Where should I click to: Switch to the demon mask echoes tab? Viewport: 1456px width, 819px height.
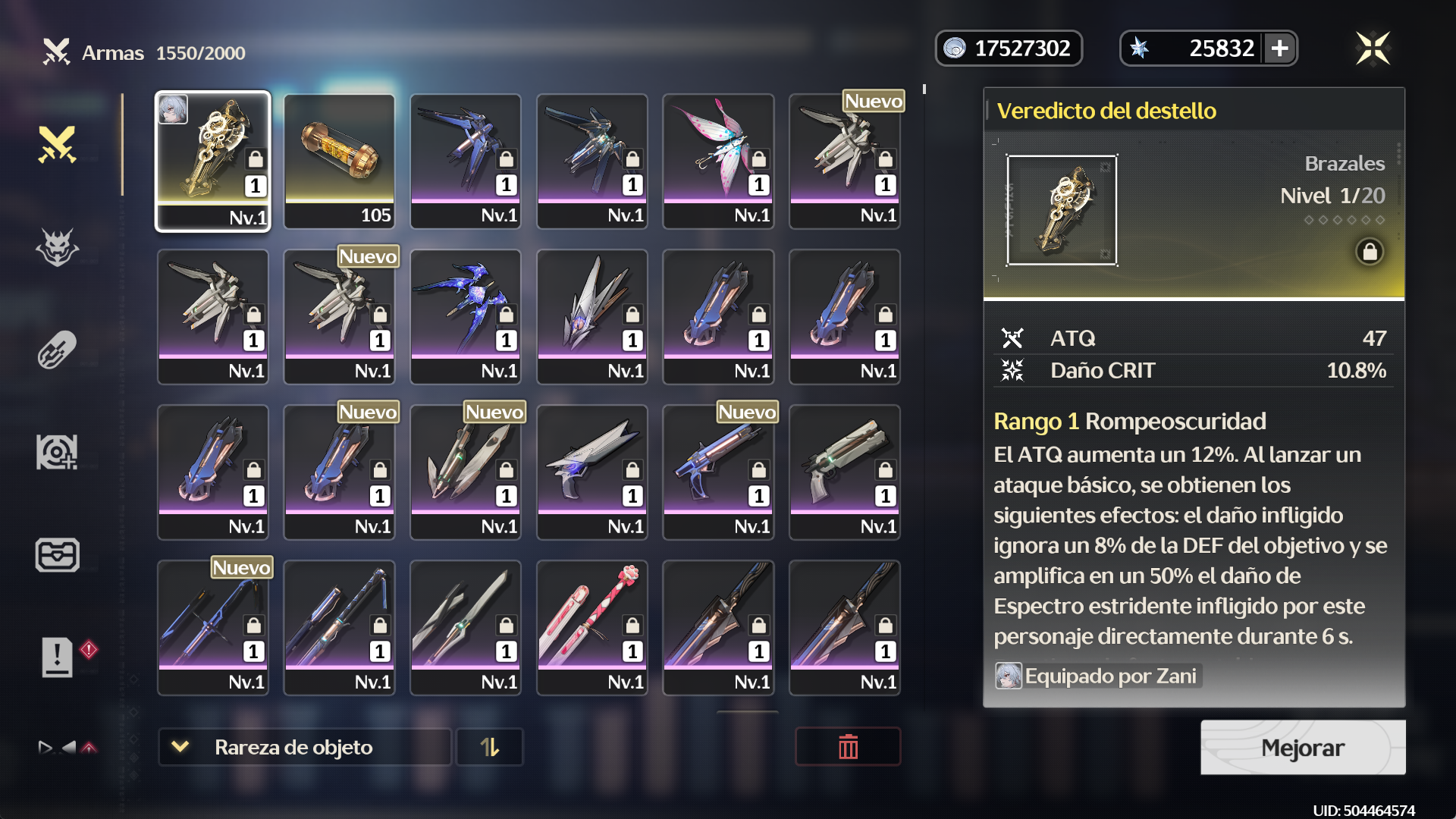point(58,247)
